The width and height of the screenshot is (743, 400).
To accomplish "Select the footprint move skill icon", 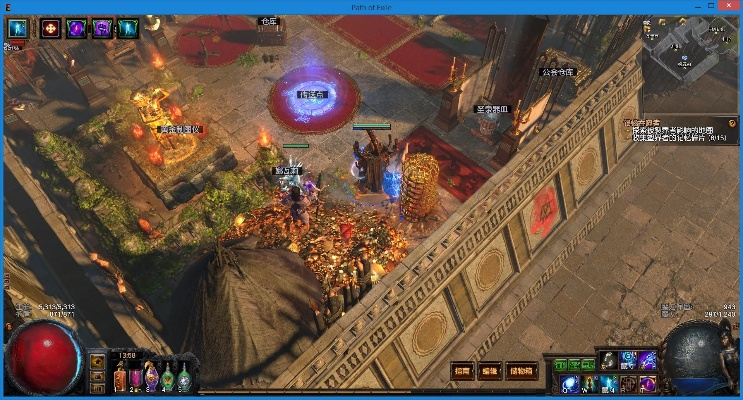I will pyautogui.click(x=607, y=360).
